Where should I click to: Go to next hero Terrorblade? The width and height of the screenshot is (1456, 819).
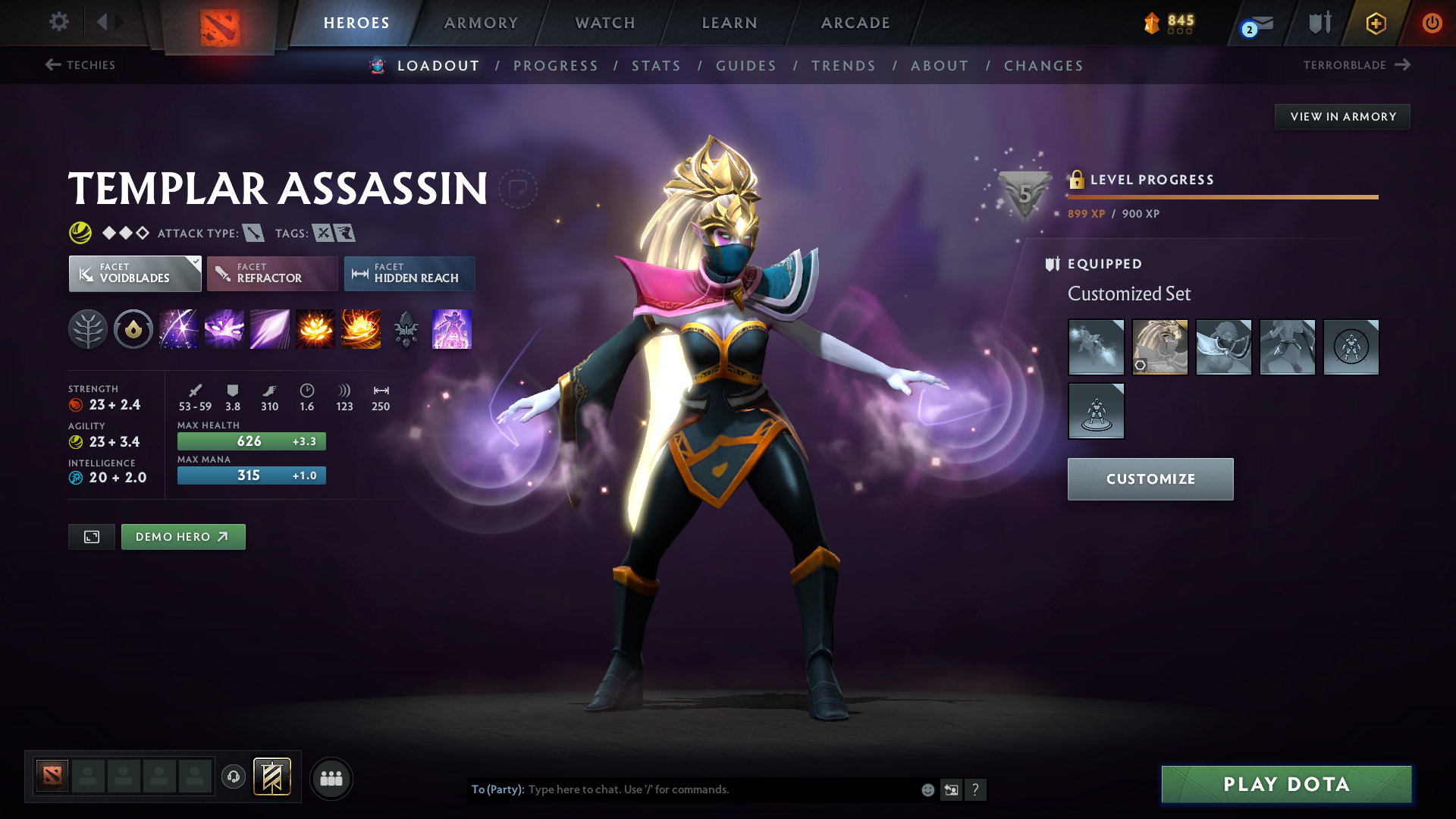[x=1357, y=65]
